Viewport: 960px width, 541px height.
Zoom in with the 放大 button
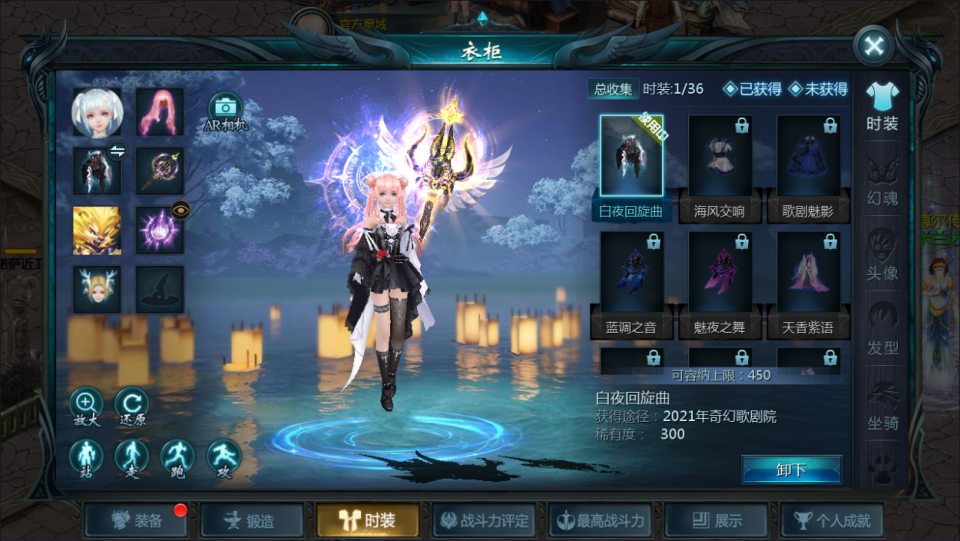pos(86,406)
